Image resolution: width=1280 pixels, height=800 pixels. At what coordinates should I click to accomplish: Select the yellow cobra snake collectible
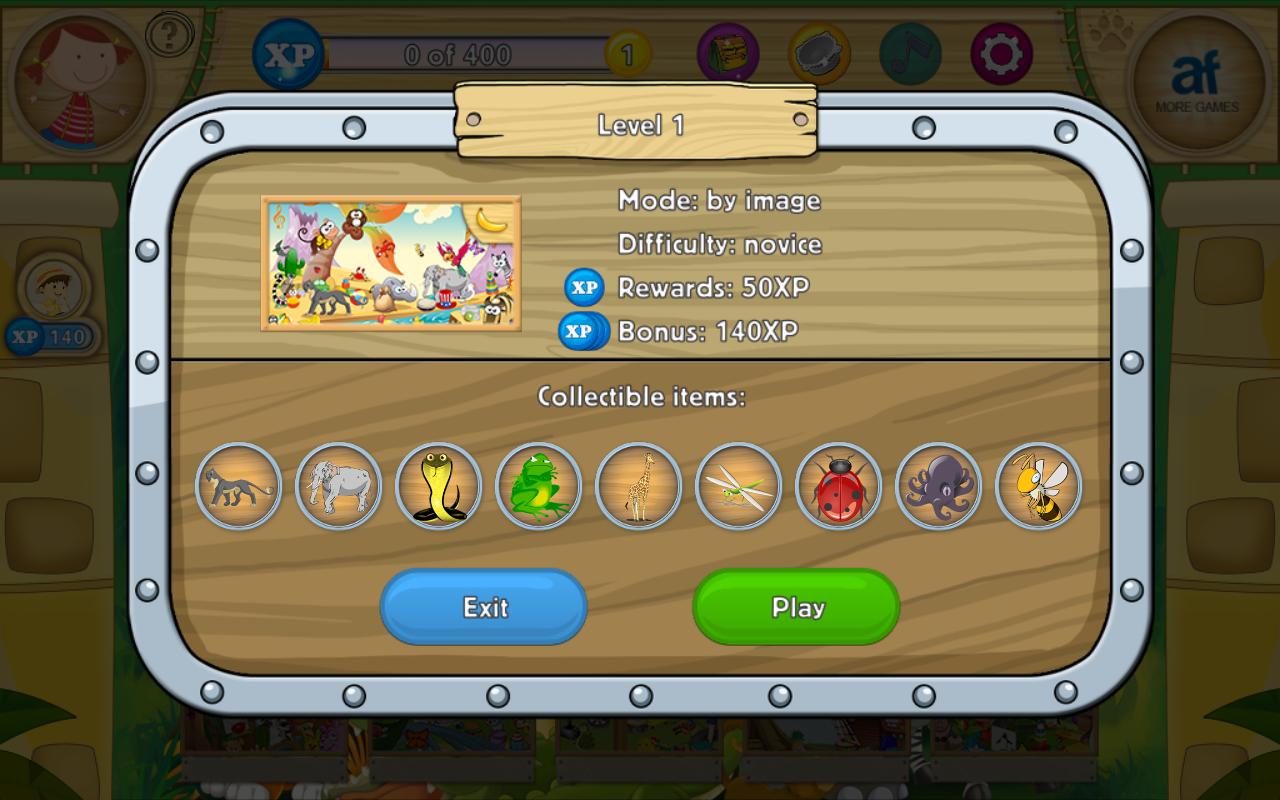pos(438,486)
